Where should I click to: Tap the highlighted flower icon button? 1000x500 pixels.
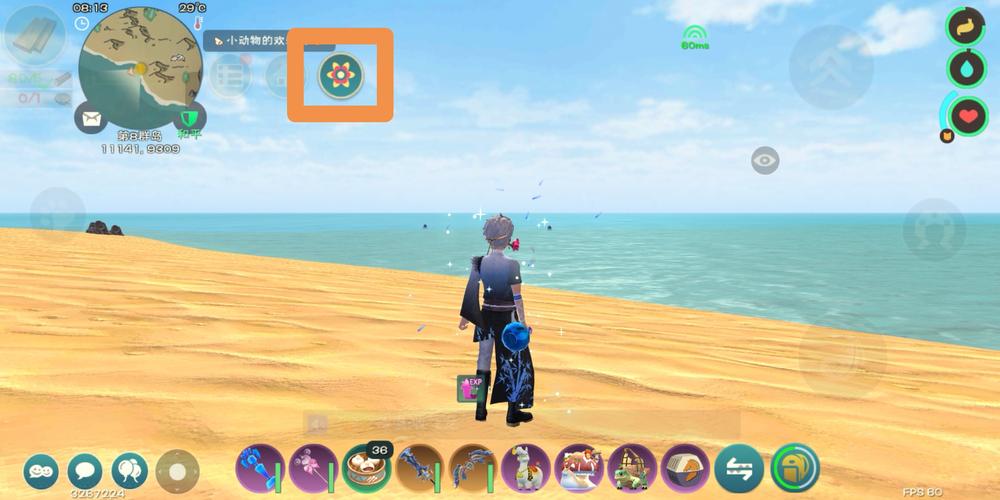pos(340,75)
